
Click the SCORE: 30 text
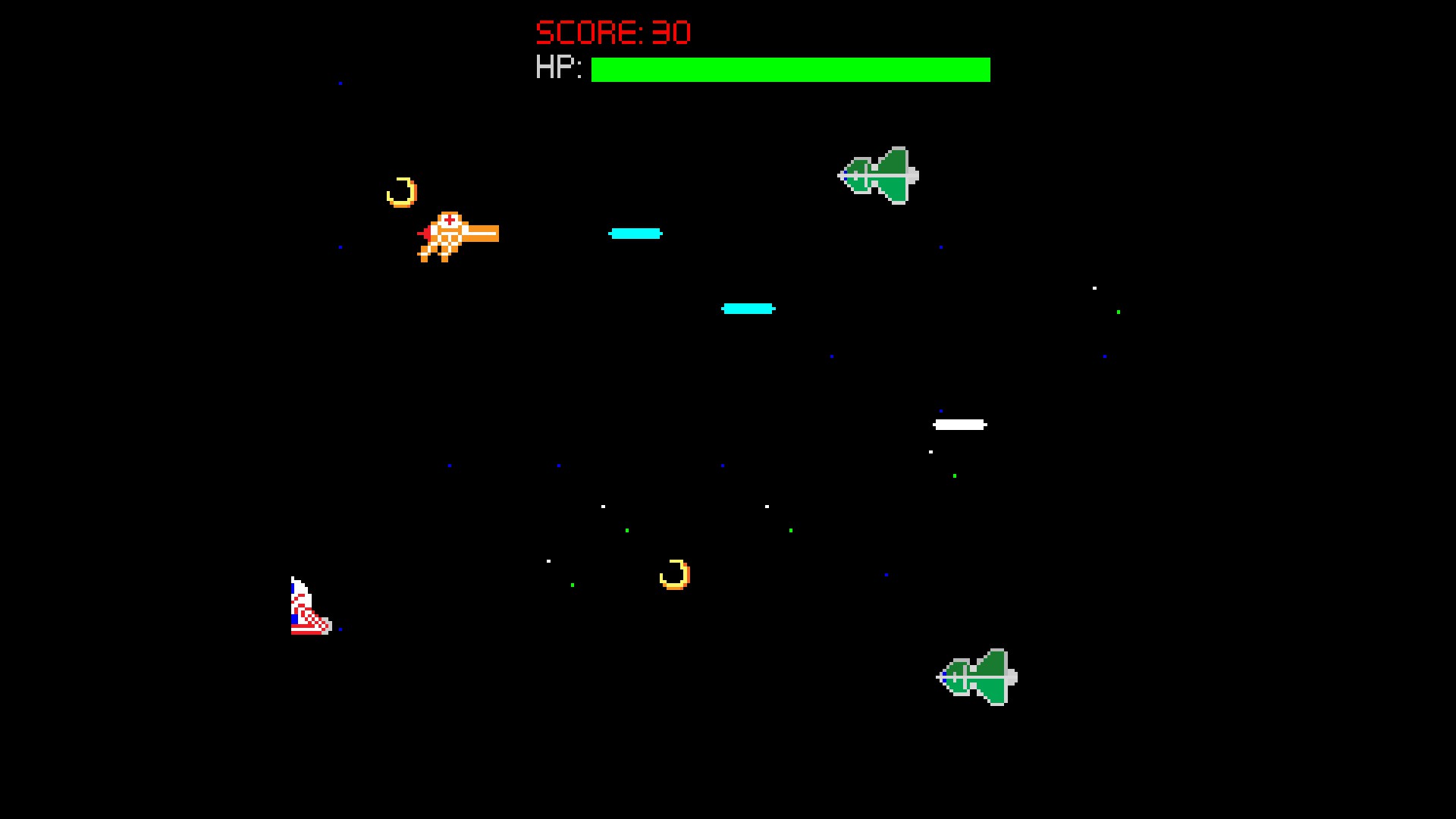pos(613,32)
